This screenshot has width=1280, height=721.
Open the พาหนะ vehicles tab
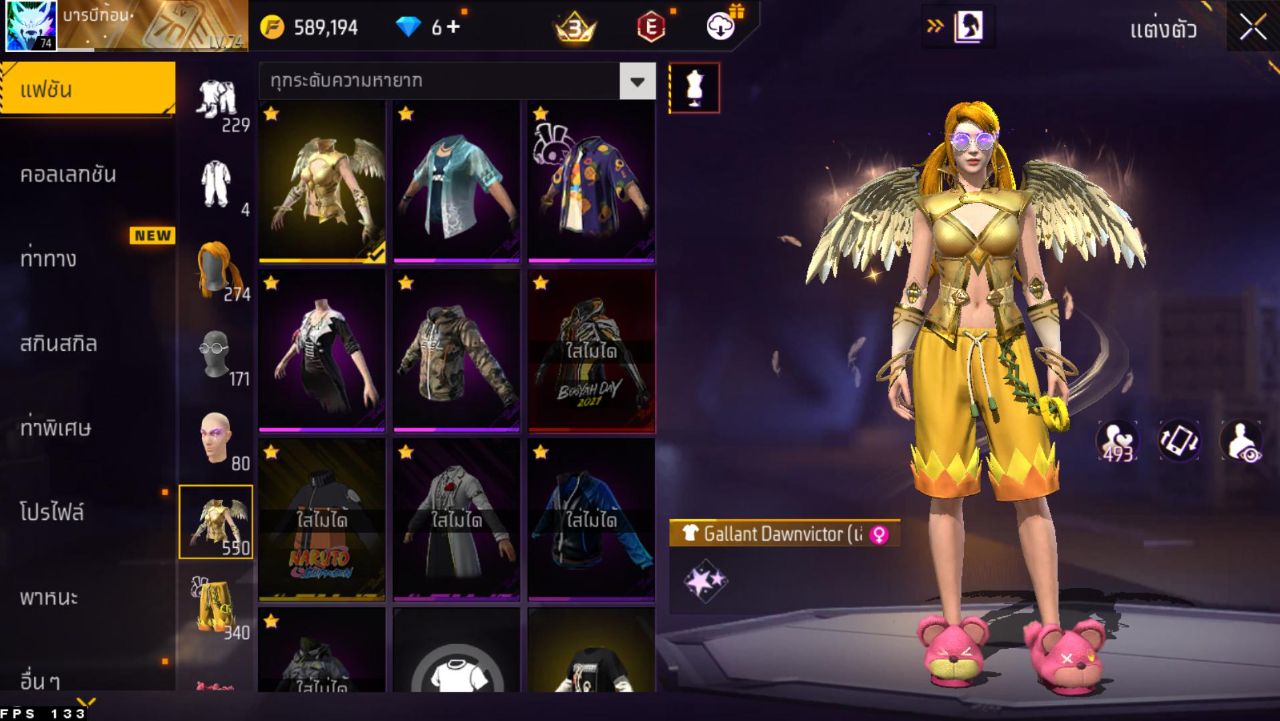[x=49, y=598]
